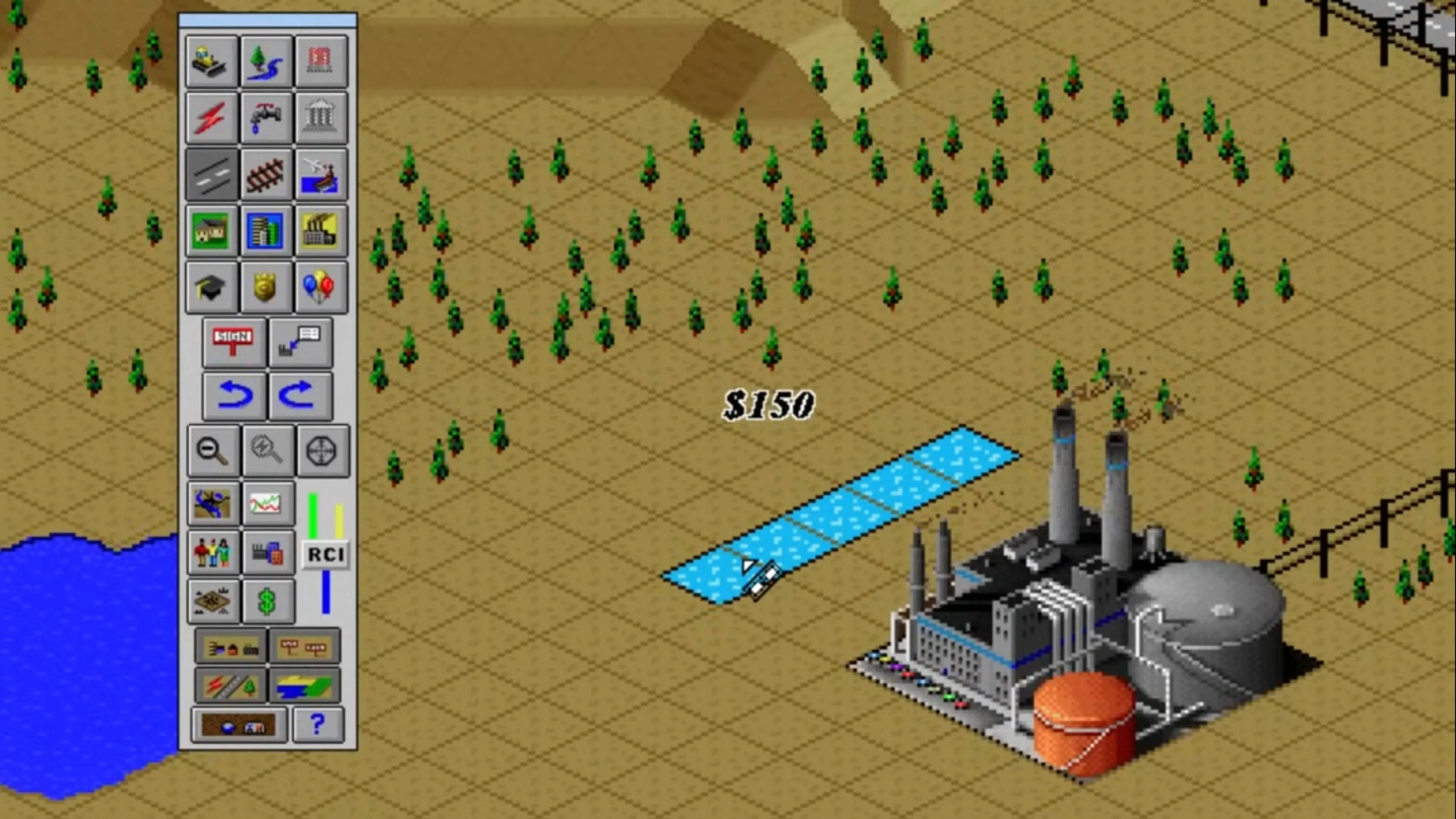Open the columned city hall rewards tool
Viewport: 1456px width, 819px height.
point(321,118)
